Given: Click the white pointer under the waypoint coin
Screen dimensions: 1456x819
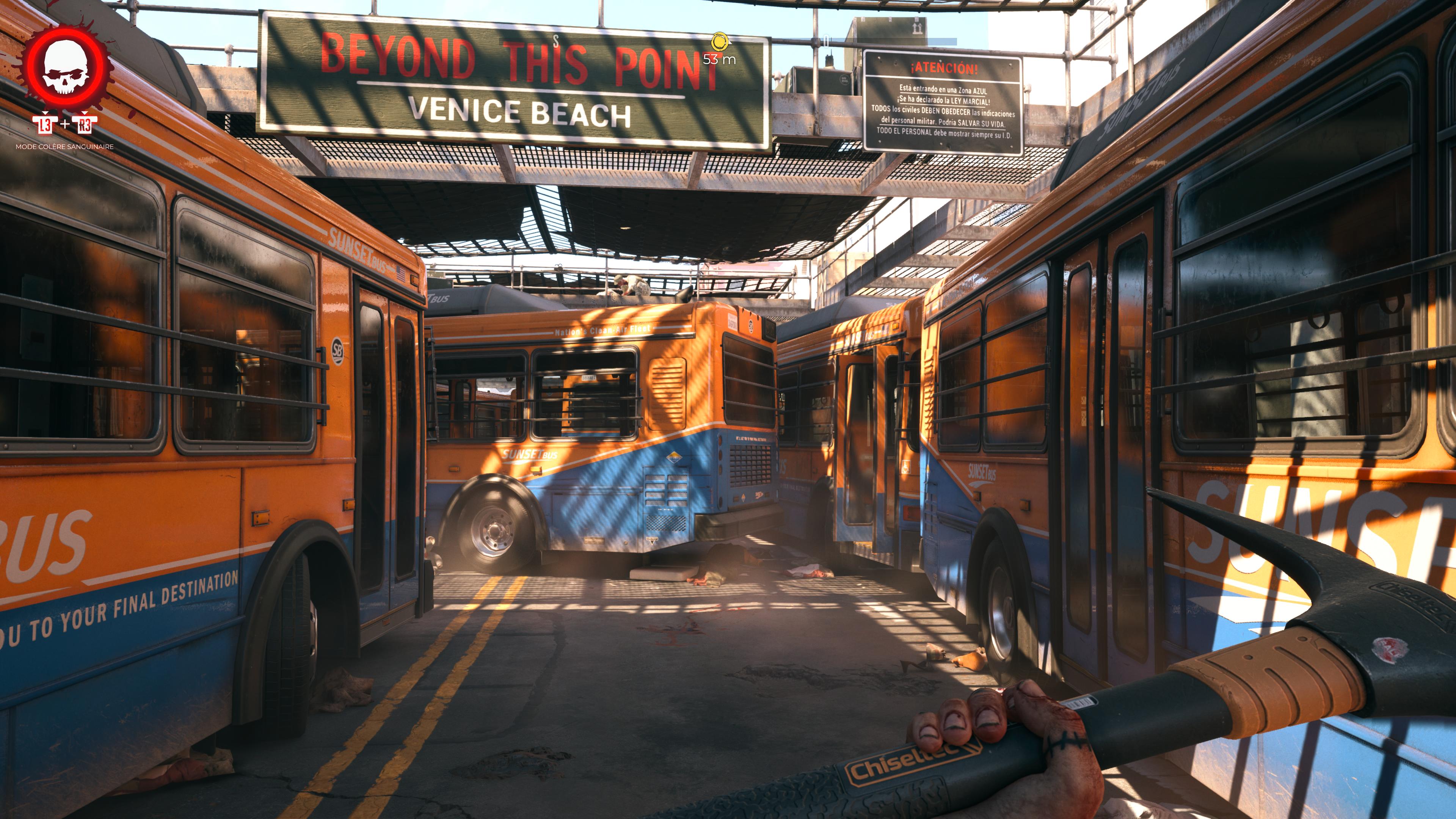Looking at the screenshot, I should click(x=730, y=44).
